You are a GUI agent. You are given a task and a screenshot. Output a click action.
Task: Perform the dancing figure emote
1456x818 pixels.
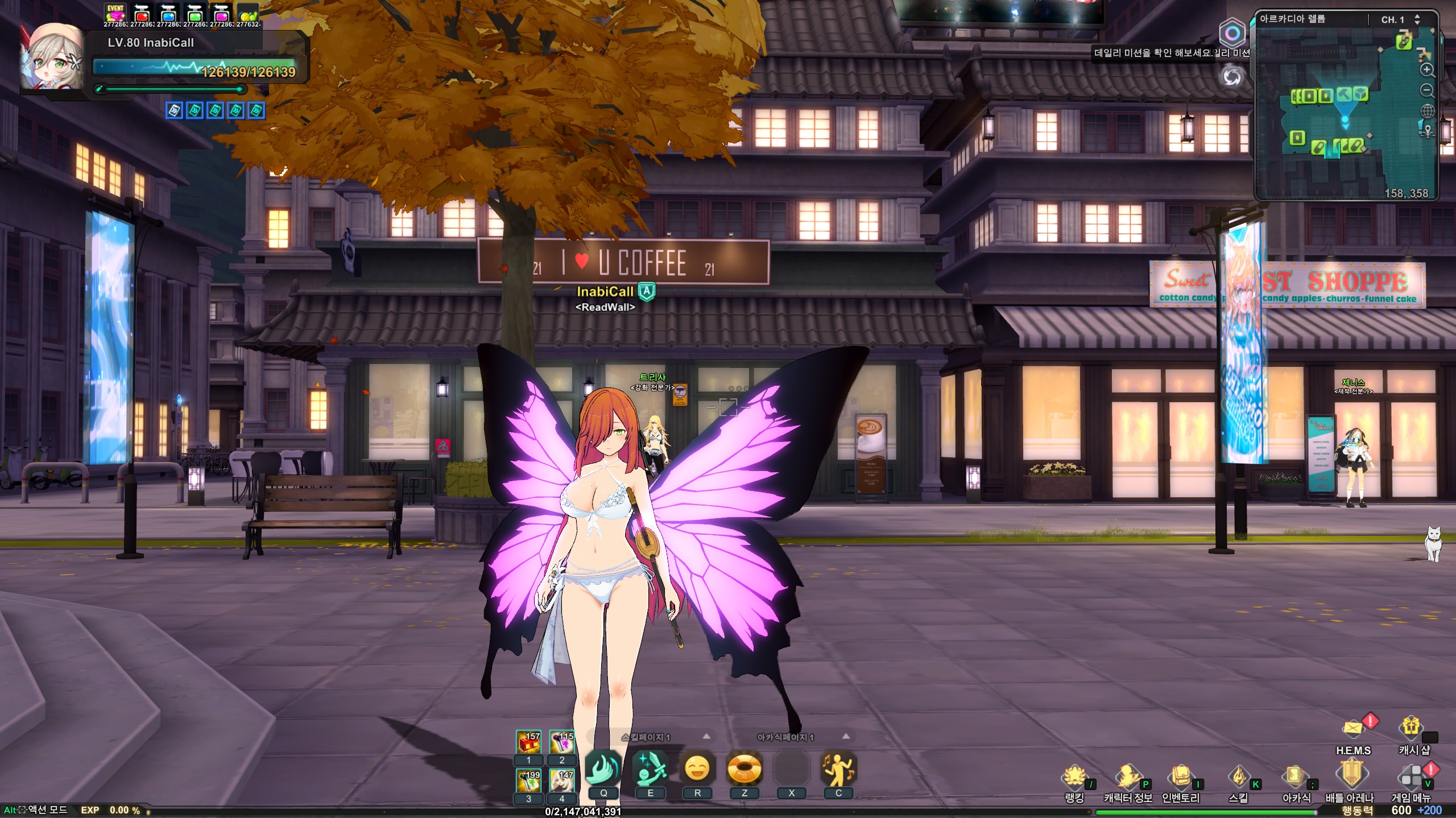(x=838, y=769)
